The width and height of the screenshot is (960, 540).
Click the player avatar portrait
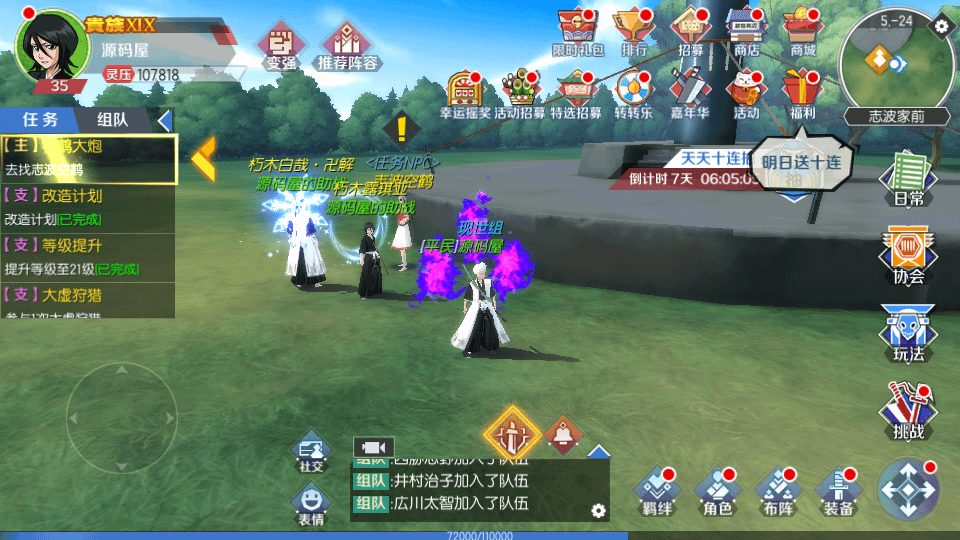click(47, 47)
